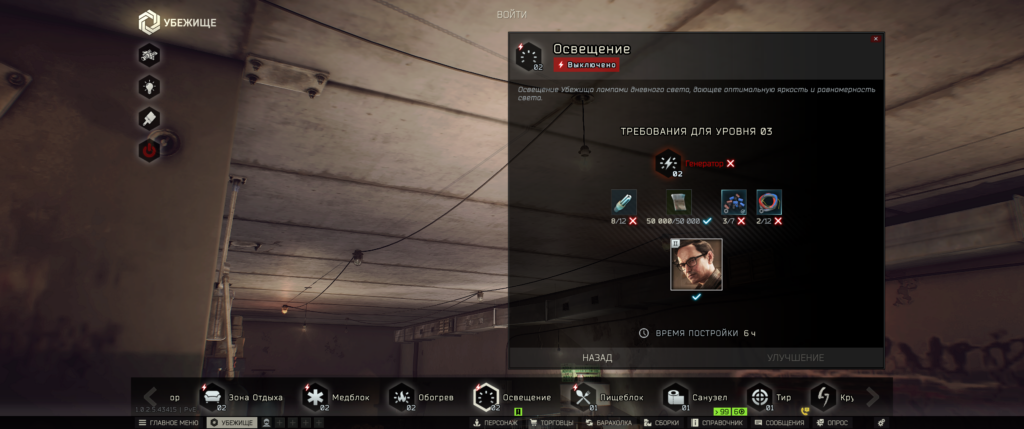Close the Освещение panel with the X
This screenshot has height=429, width=1024.
tap(876, 39)
